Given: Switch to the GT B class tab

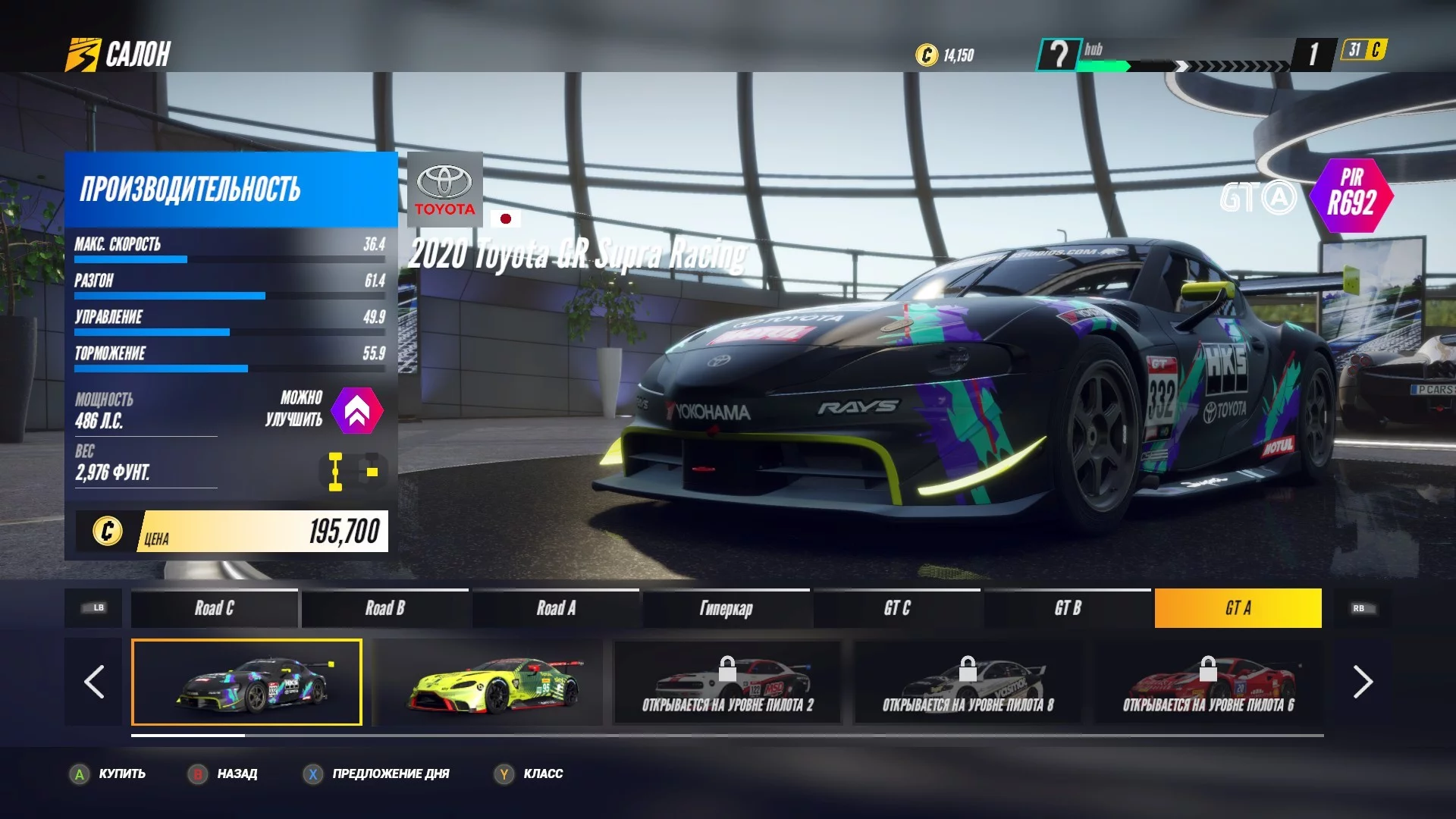Looking at the screenshot, I should [x=1067, y=608].
